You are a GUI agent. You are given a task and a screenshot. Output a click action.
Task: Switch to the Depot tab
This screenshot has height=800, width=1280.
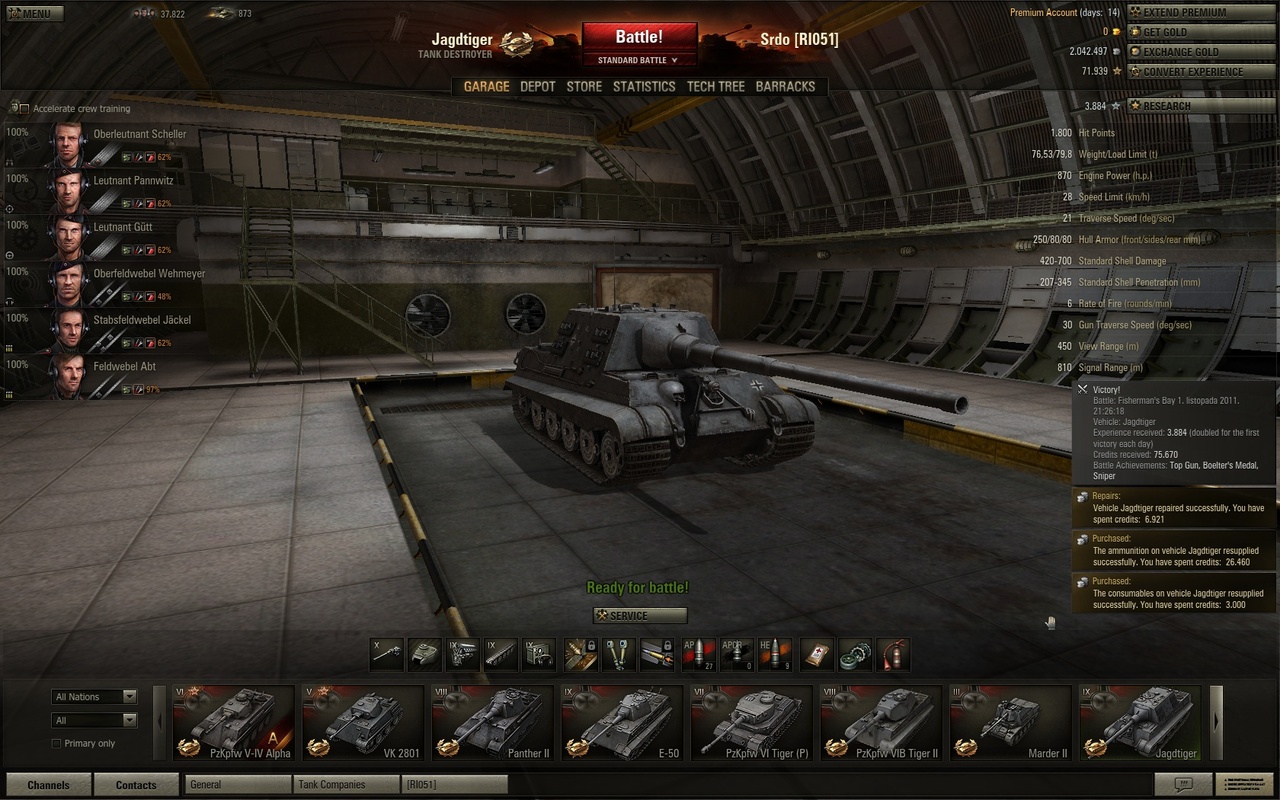537,87
